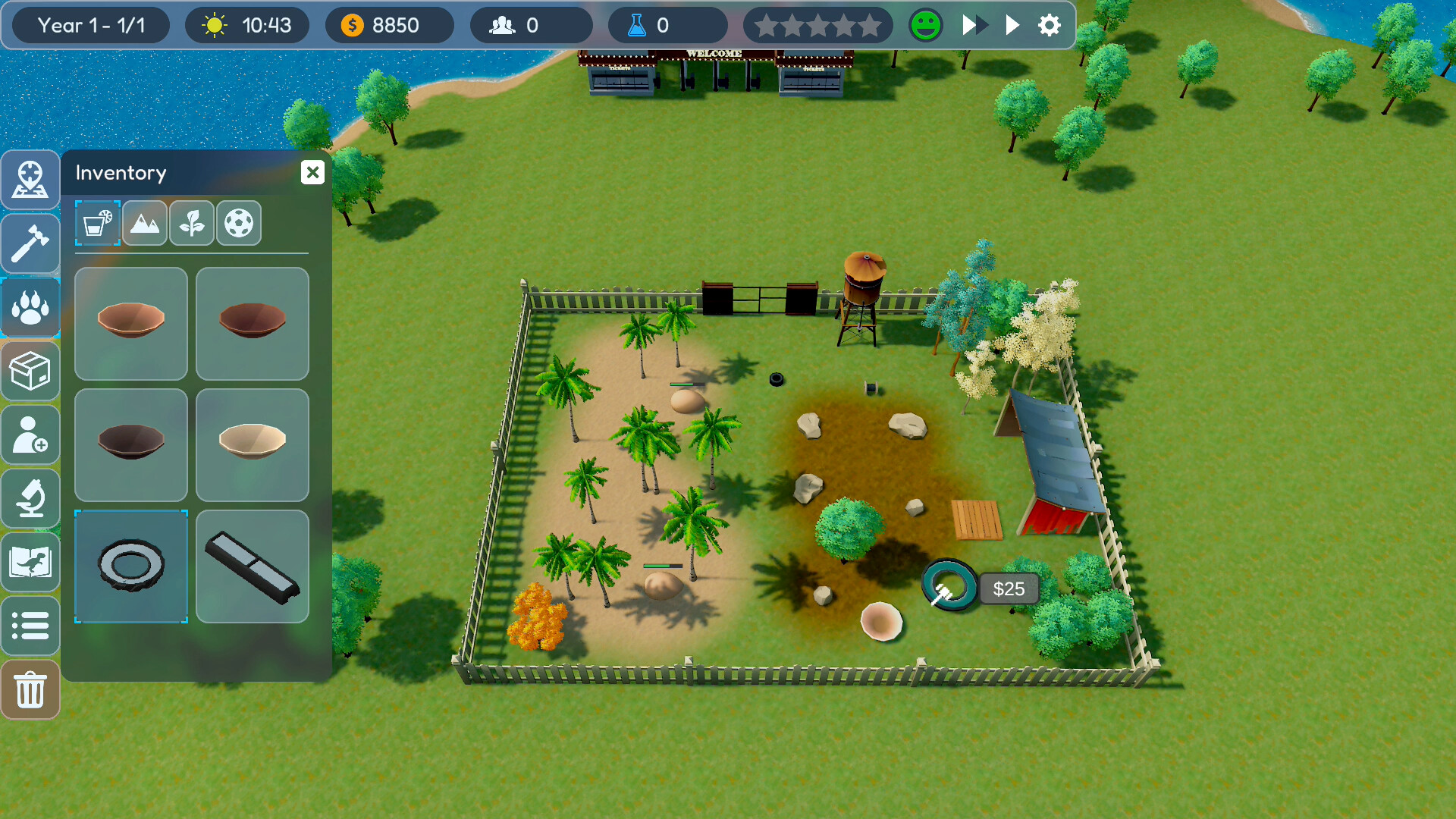Open the box storage panel
1456x819 pixels.
coord(30,371)
